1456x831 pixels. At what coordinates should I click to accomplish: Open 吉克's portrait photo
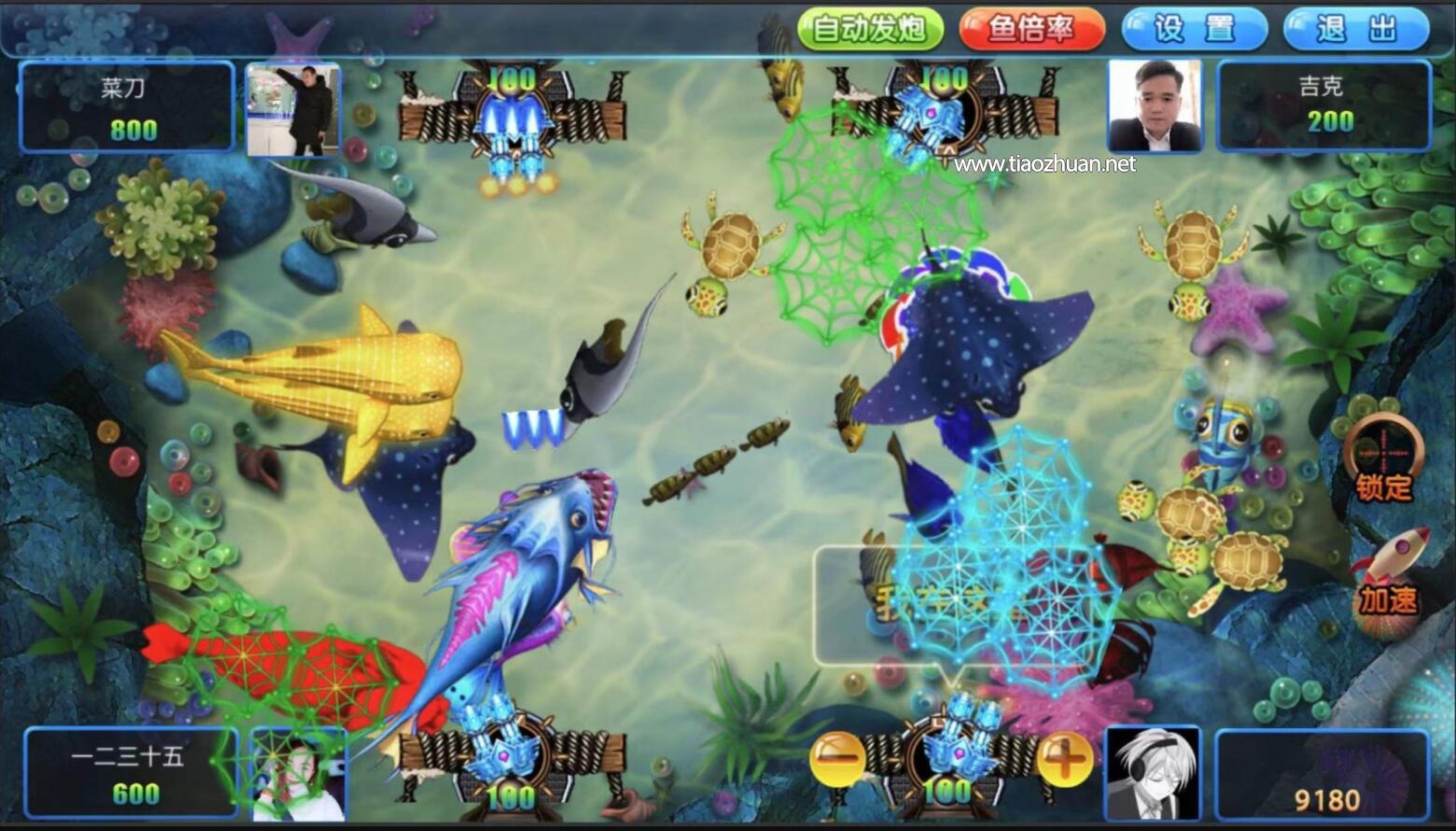pyautogui.click(x=1155, y=105)
